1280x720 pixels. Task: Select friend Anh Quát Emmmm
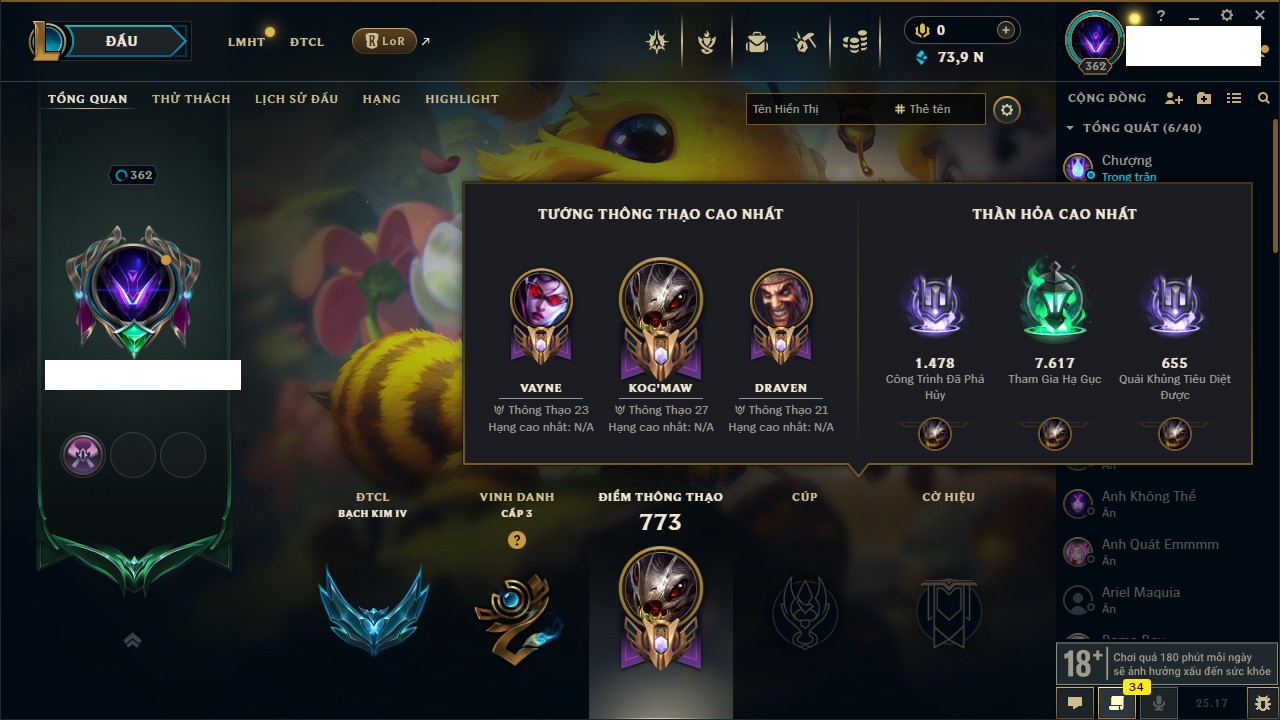[1159, 545]
